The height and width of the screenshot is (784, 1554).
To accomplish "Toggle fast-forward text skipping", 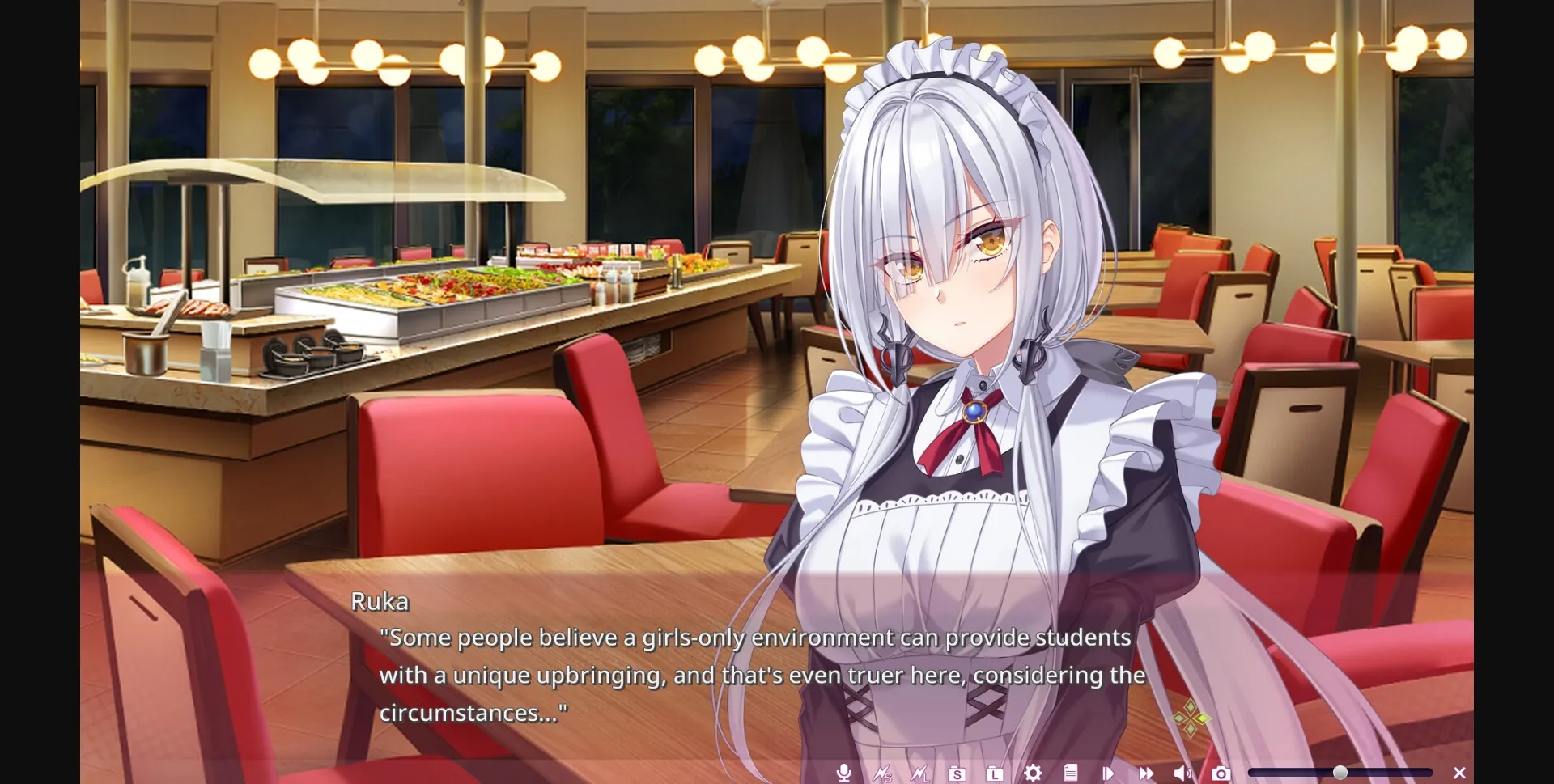I will pos(1146,773).
